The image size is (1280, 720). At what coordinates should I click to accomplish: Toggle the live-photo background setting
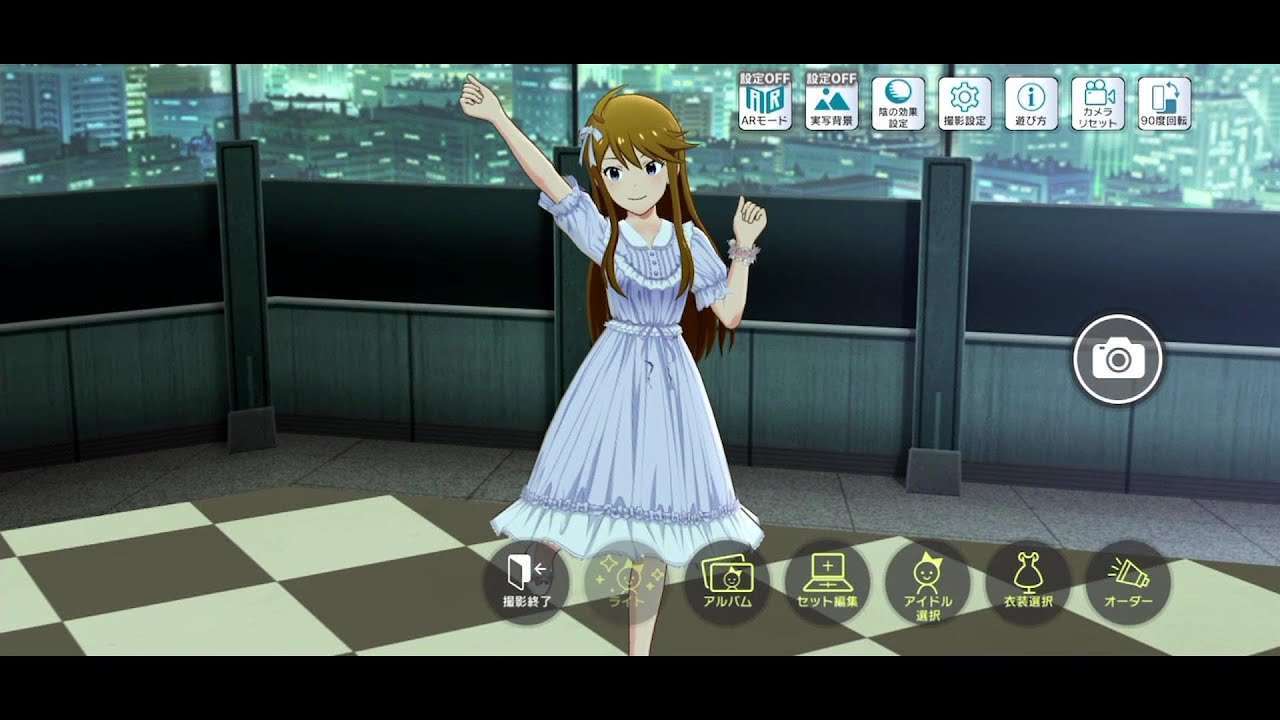(832, 103)
